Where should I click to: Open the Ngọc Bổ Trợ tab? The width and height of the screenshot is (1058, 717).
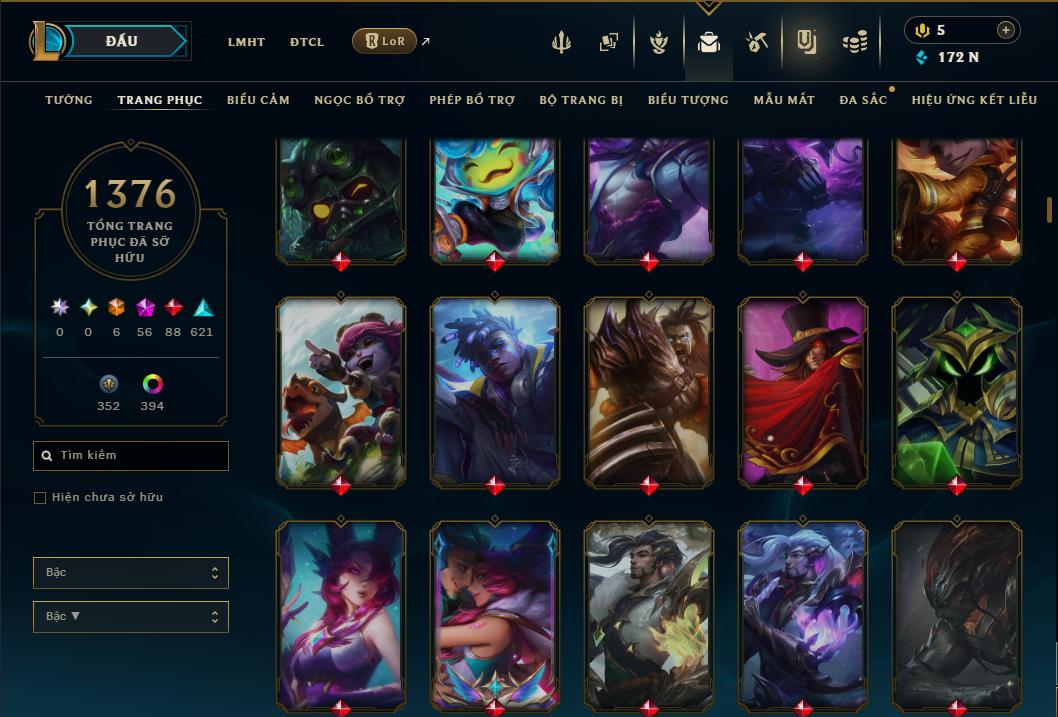pos(359,100)
